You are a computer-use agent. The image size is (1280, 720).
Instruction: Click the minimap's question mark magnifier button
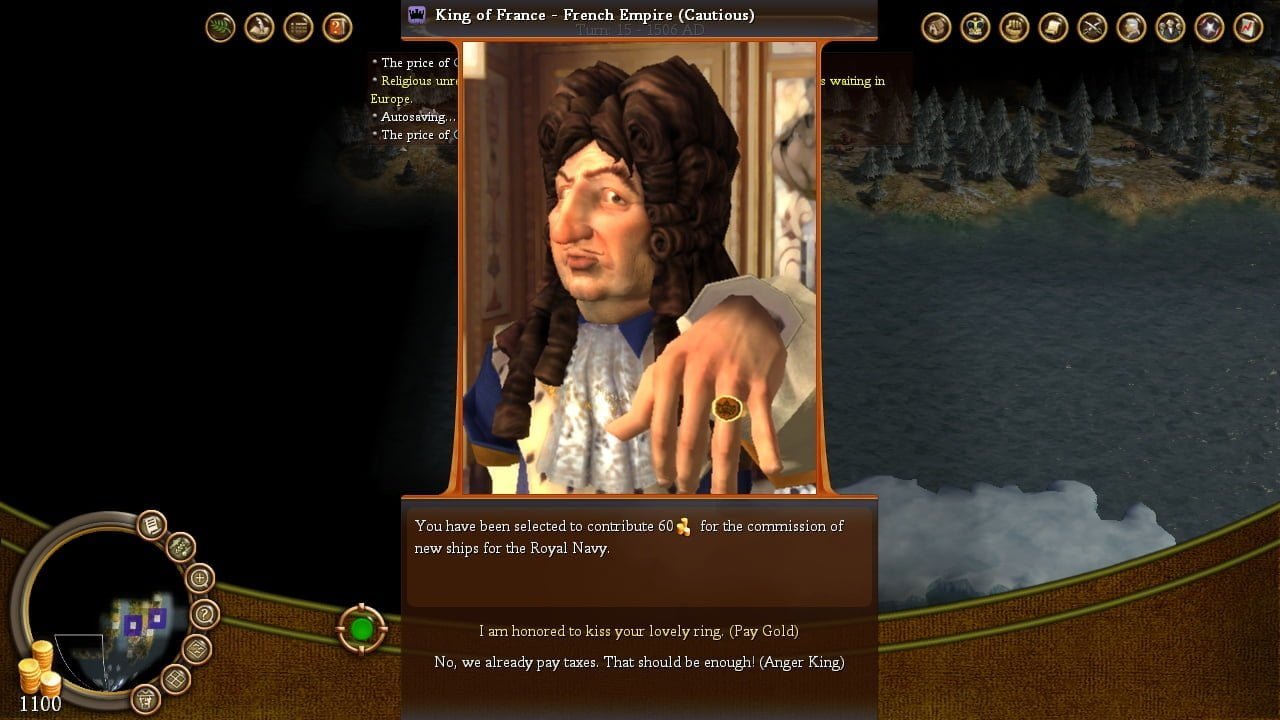204,614
